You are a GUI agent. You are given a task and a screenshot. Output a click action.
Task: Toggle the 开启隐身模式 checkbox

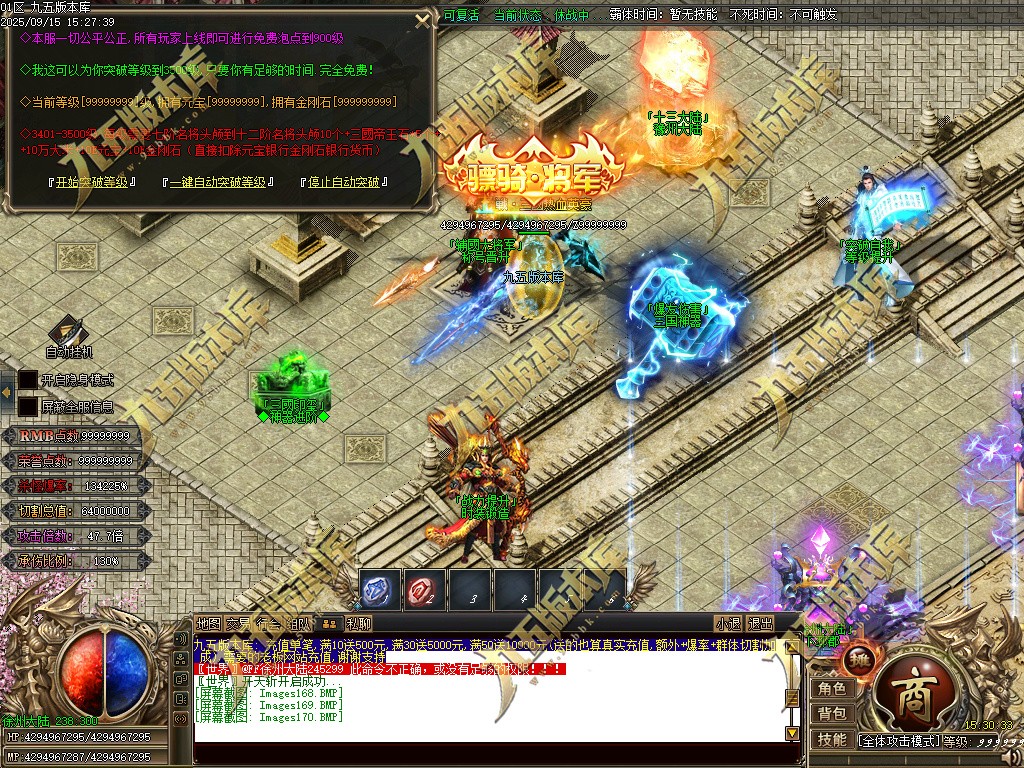tap(28, 380)
